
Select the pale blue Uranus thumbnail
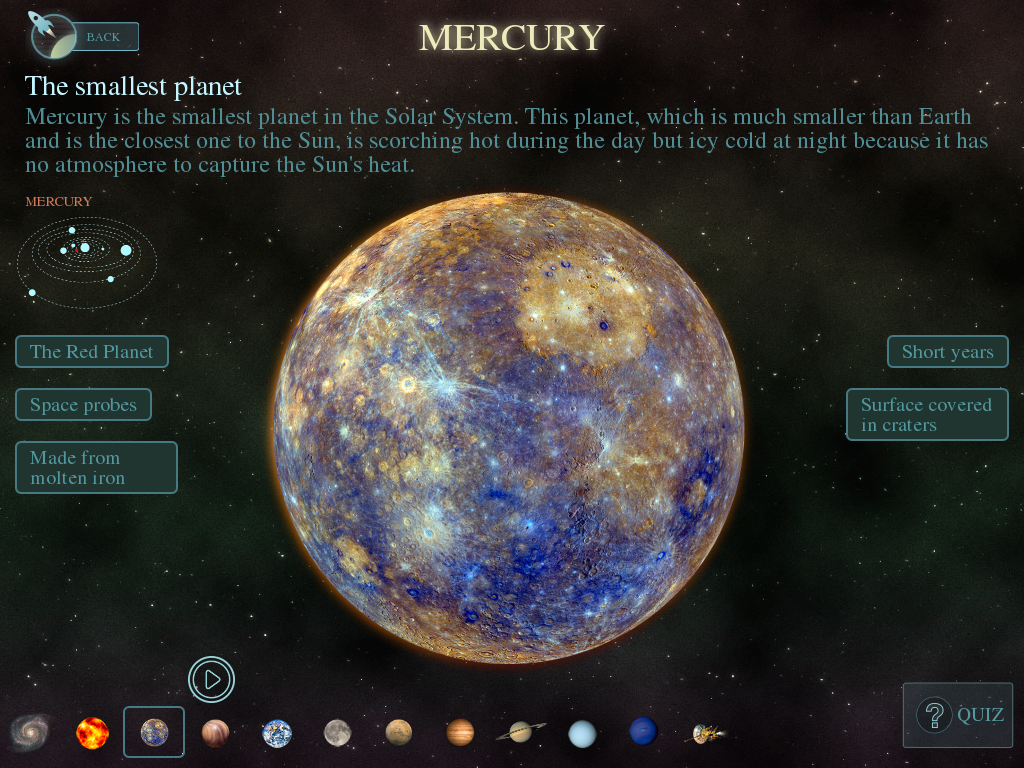tap(582, 734)
